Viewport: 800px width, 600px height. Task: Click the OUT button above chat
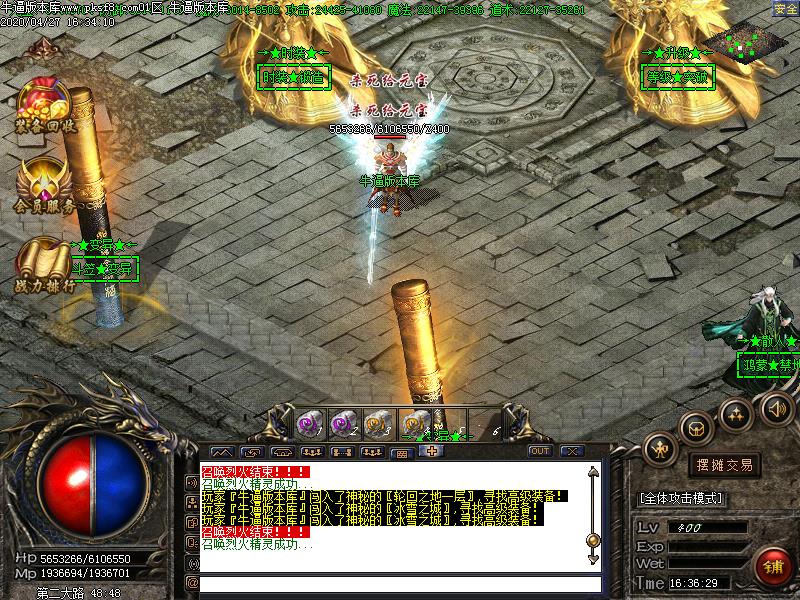[x=540, y=451]
